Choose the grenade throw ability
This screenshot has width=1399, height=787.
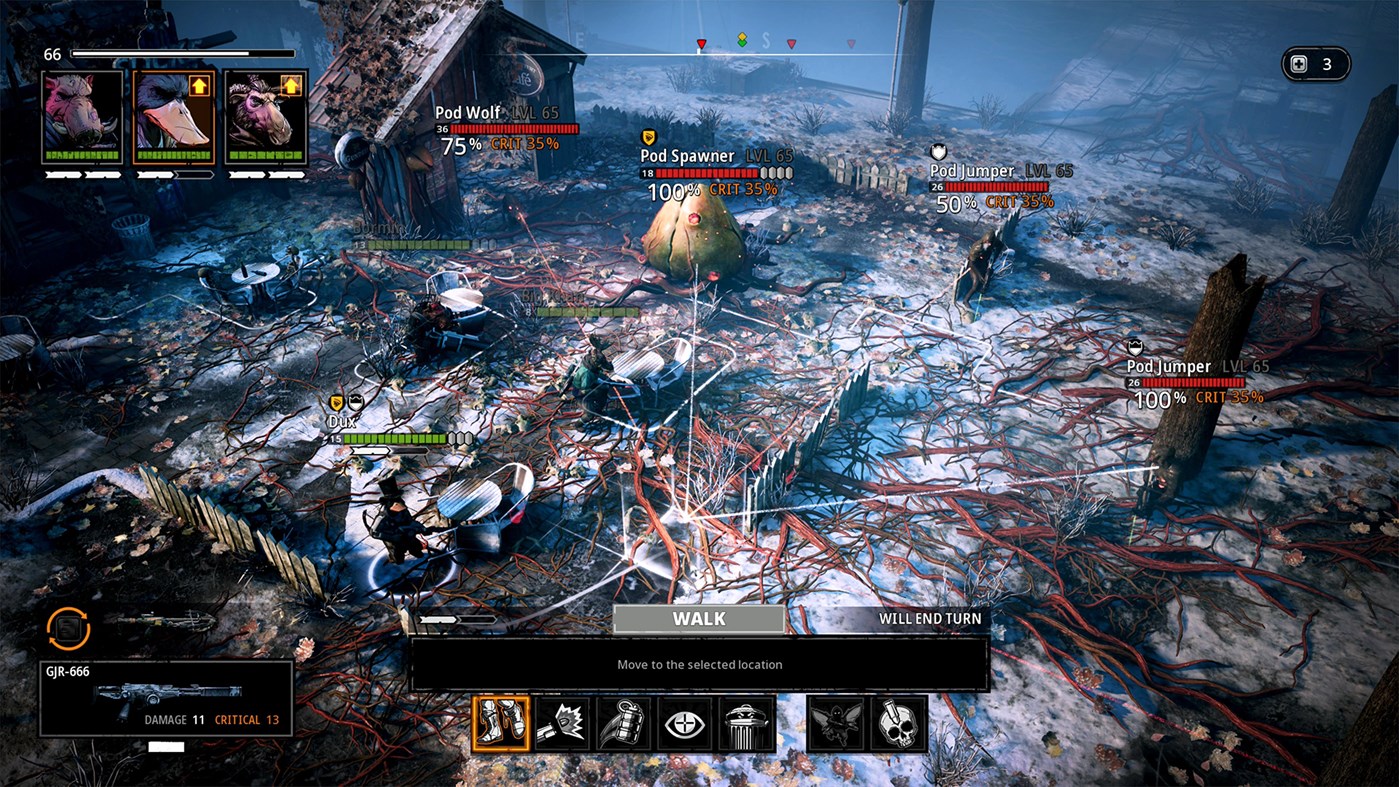tap(623, 724)
